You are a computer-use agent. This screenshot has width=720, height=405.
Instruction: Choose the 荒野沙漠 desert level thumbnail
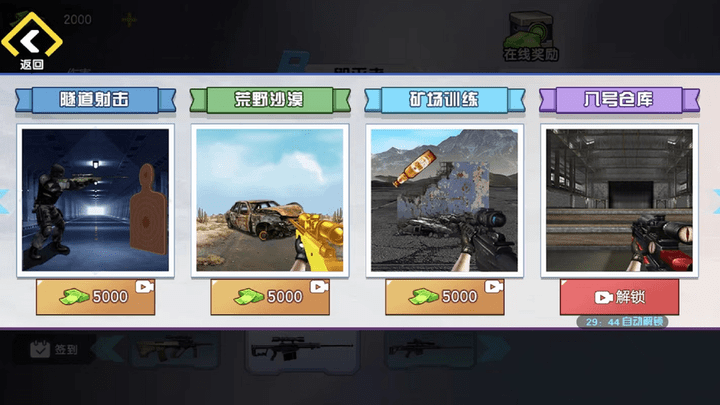point(270,199)
